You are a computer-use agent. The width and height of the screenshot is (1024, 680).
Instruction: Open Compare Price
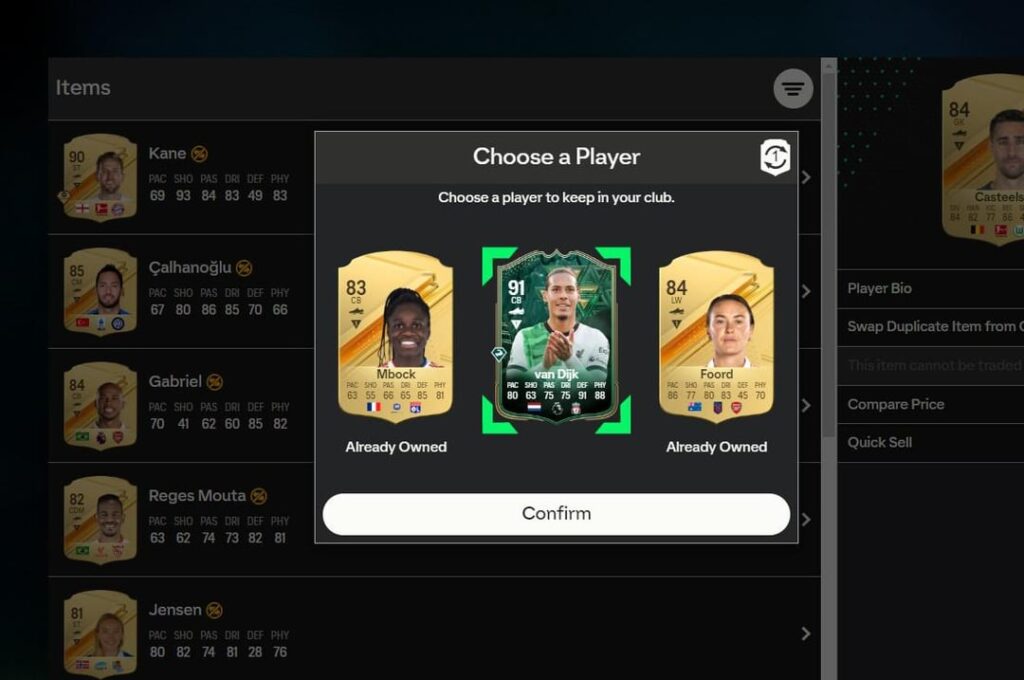pos(930,404)
